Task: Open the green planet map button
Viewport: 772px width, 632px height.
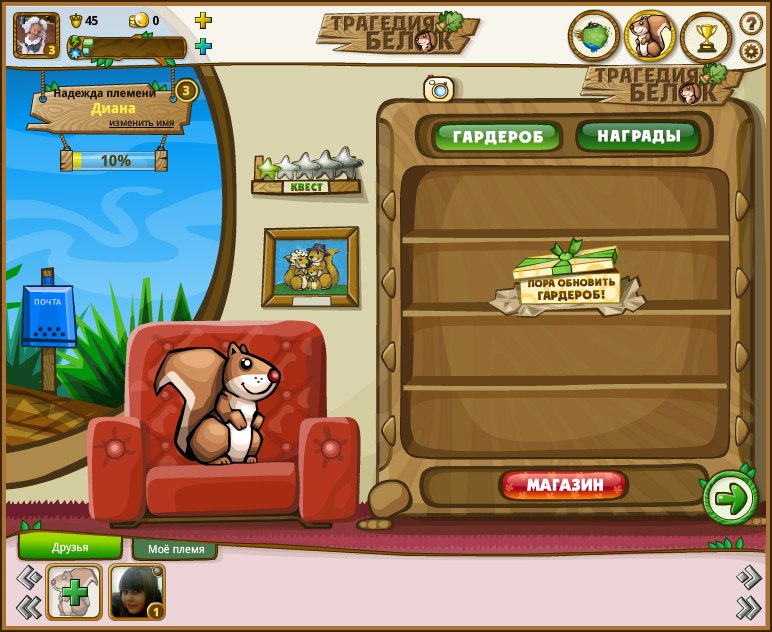Action: tap(594, 37)
